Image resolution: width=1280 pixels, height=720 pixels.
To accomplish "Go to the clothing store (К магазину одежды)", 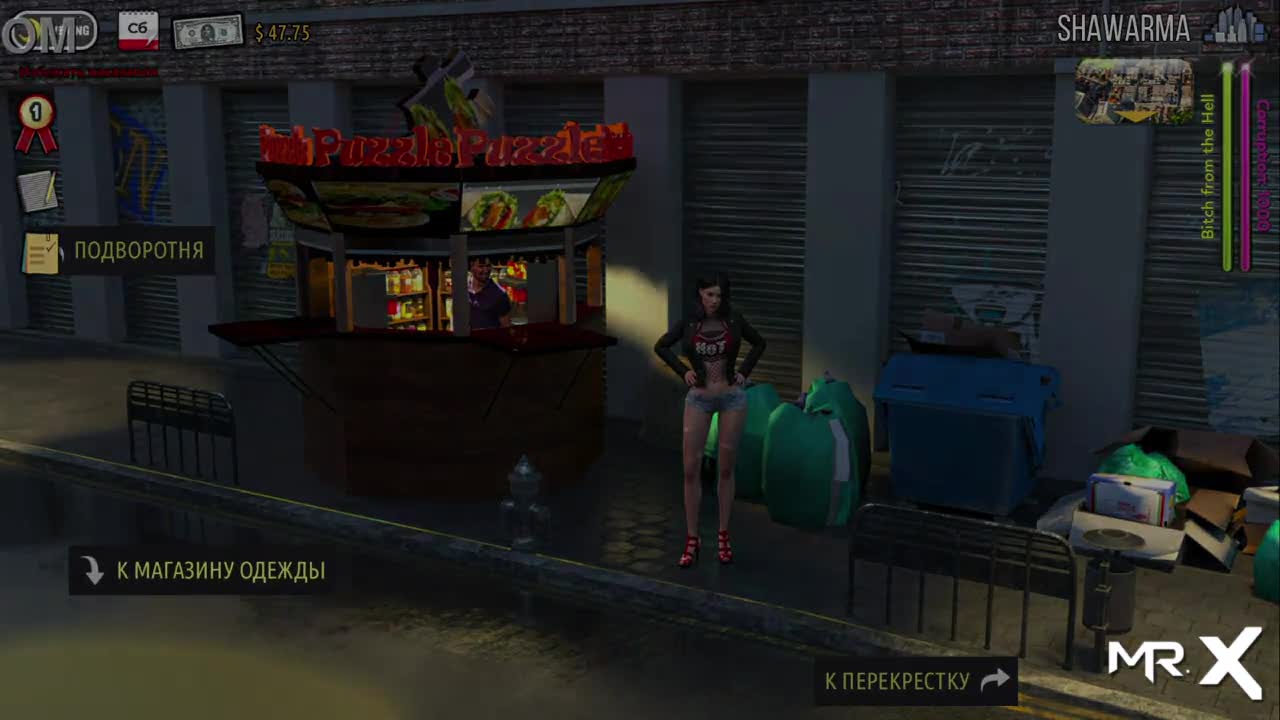I will point(200,571).
